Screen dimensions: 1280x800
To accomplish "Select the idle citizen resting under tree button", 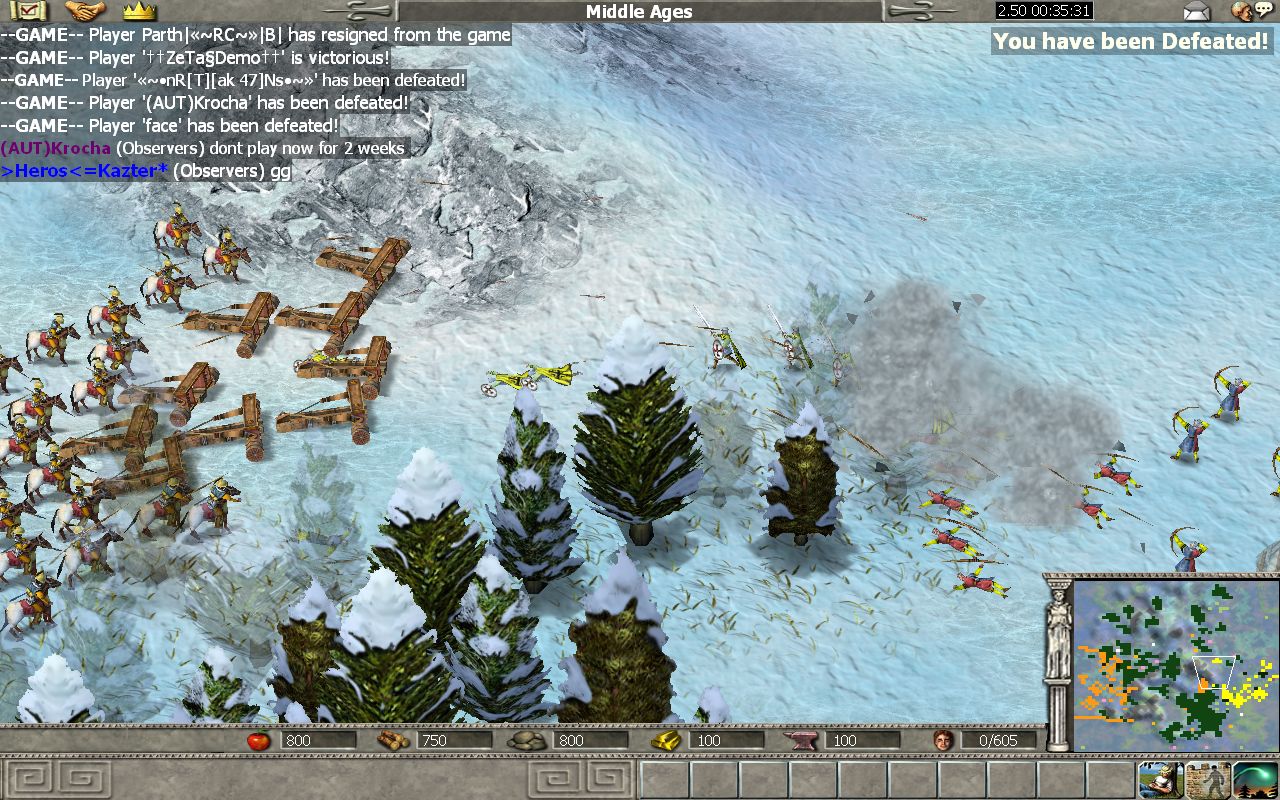I will pos(1160,780).
